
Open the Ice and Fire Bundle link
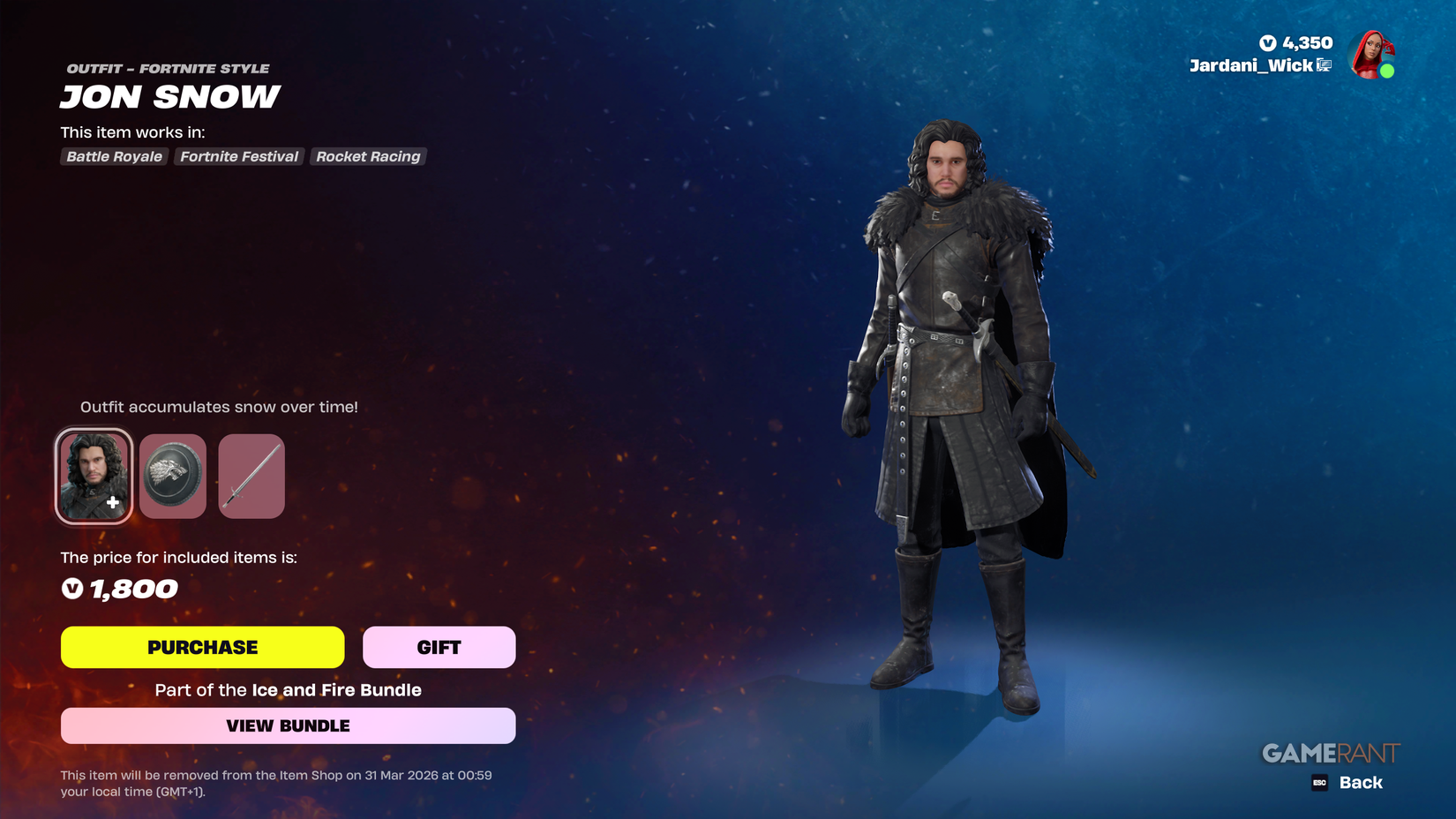335,690
